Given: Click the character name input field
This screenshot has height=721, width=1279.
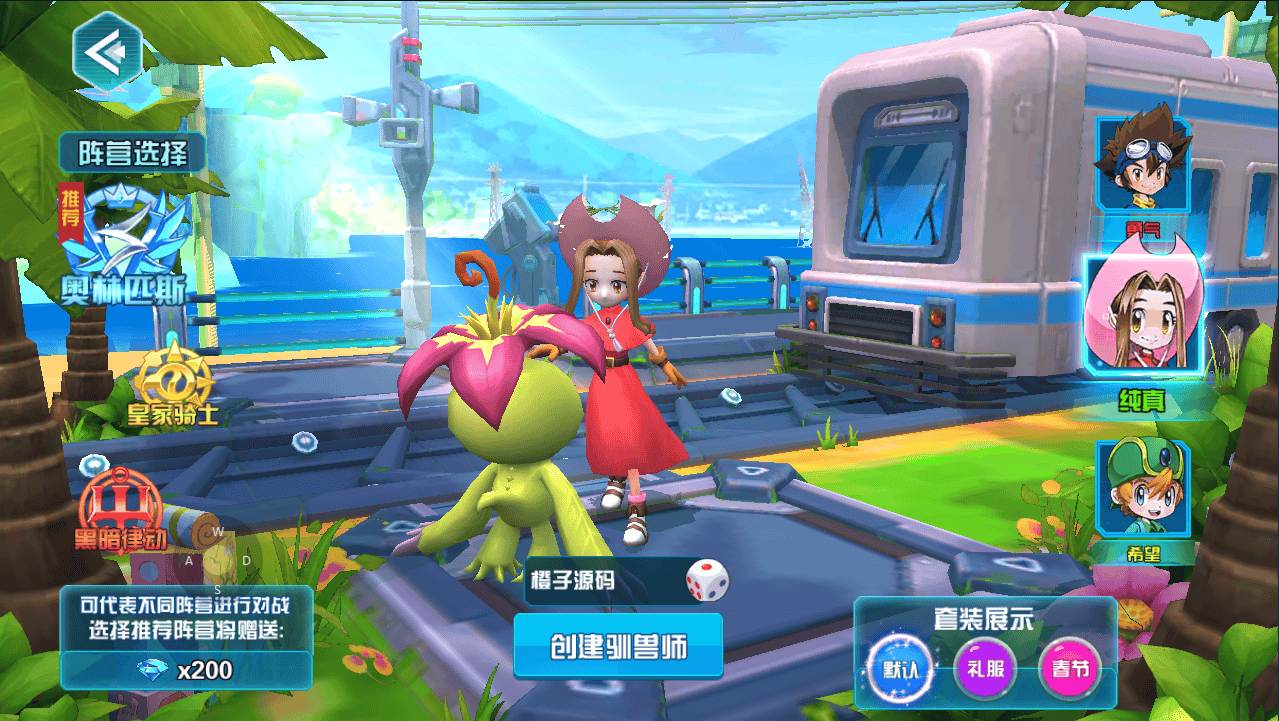Looking at the screenshot, I should tap(600, 581).
